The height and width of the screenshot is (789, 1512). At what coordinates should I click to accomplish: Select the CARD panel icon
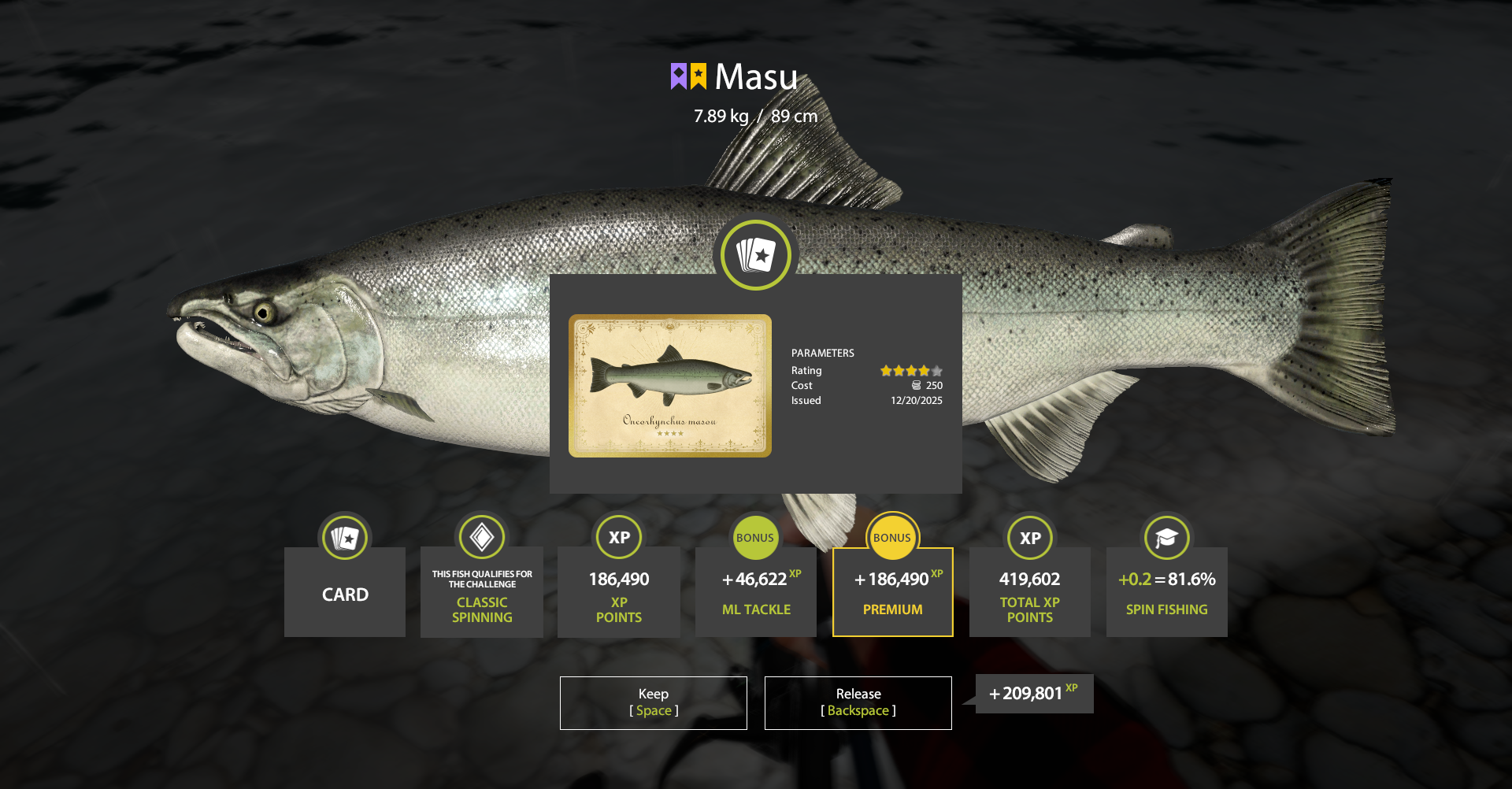[x=344, y=537]
